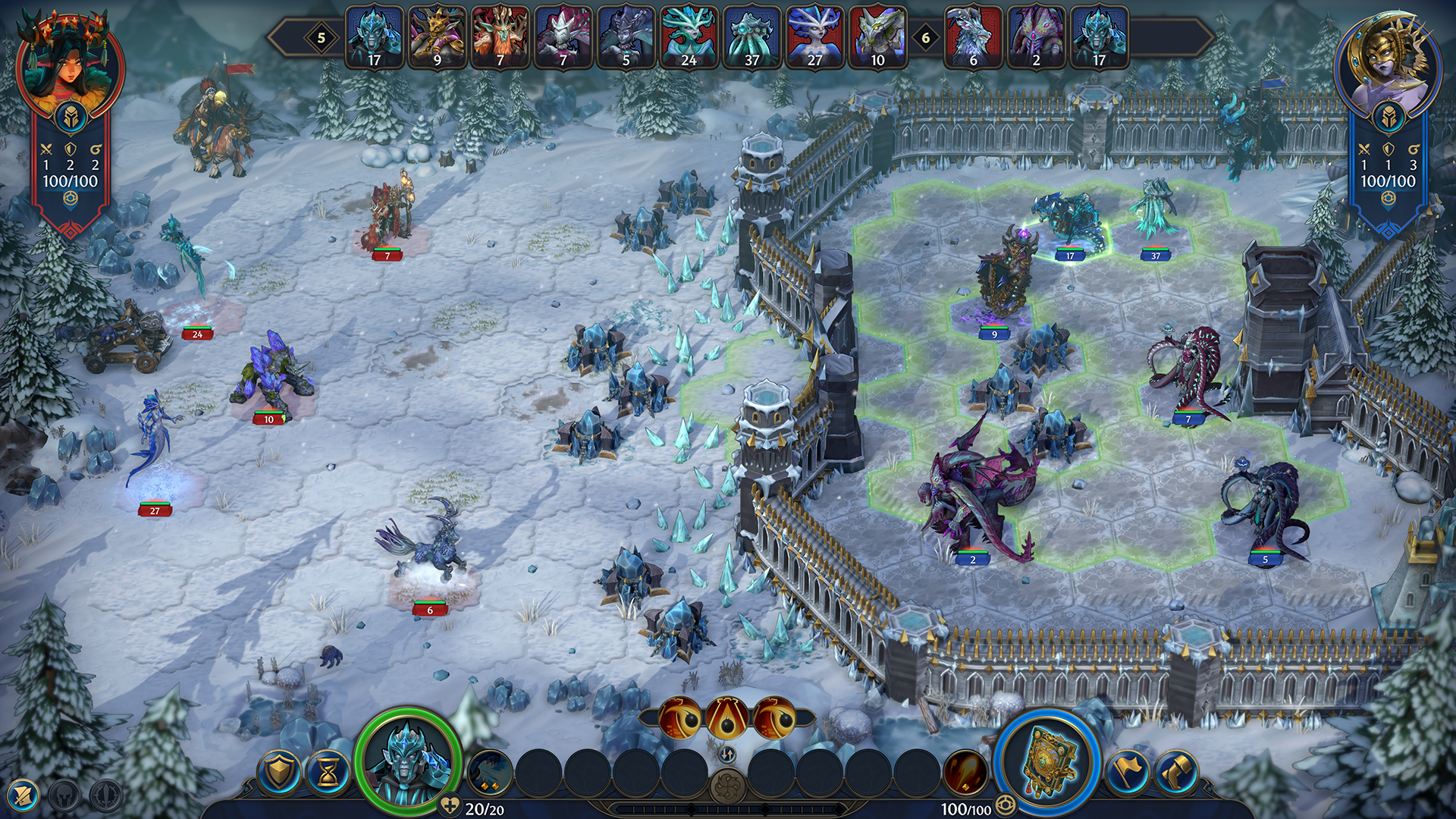This screenshot has height=819, width=1456.
Task: Select the white flag surrender button
Action: pyautogui.click(x=1126, y=773)
